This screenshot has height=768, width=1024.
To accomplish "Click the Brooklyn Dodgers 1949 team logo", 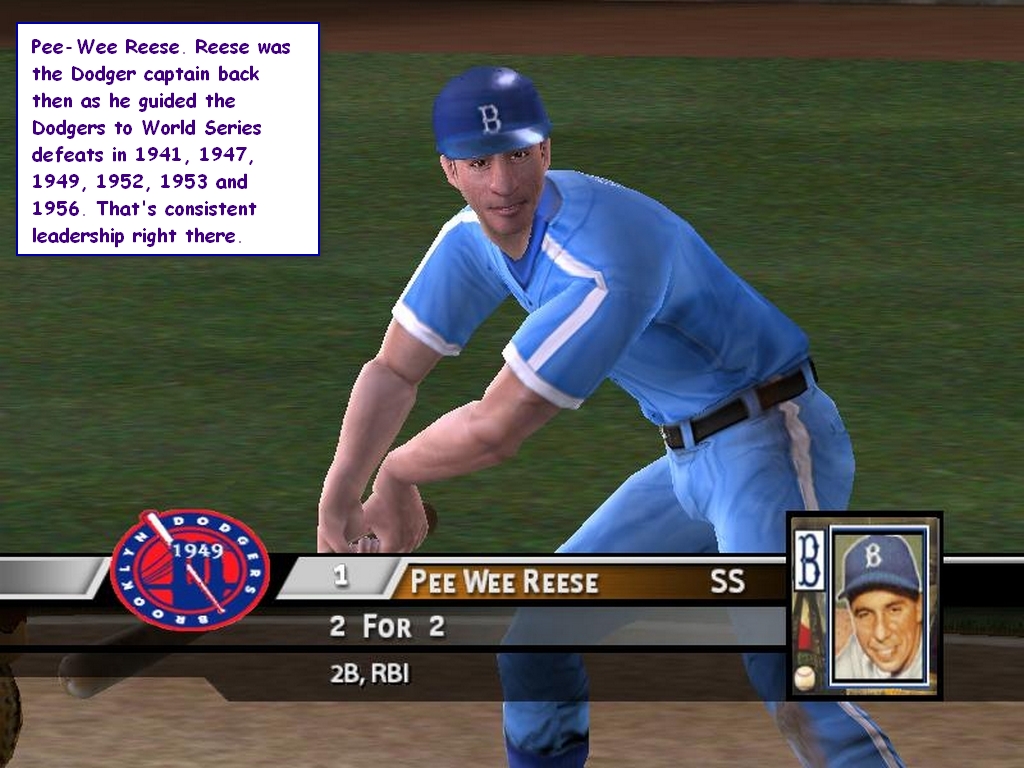I will [189, 569].
